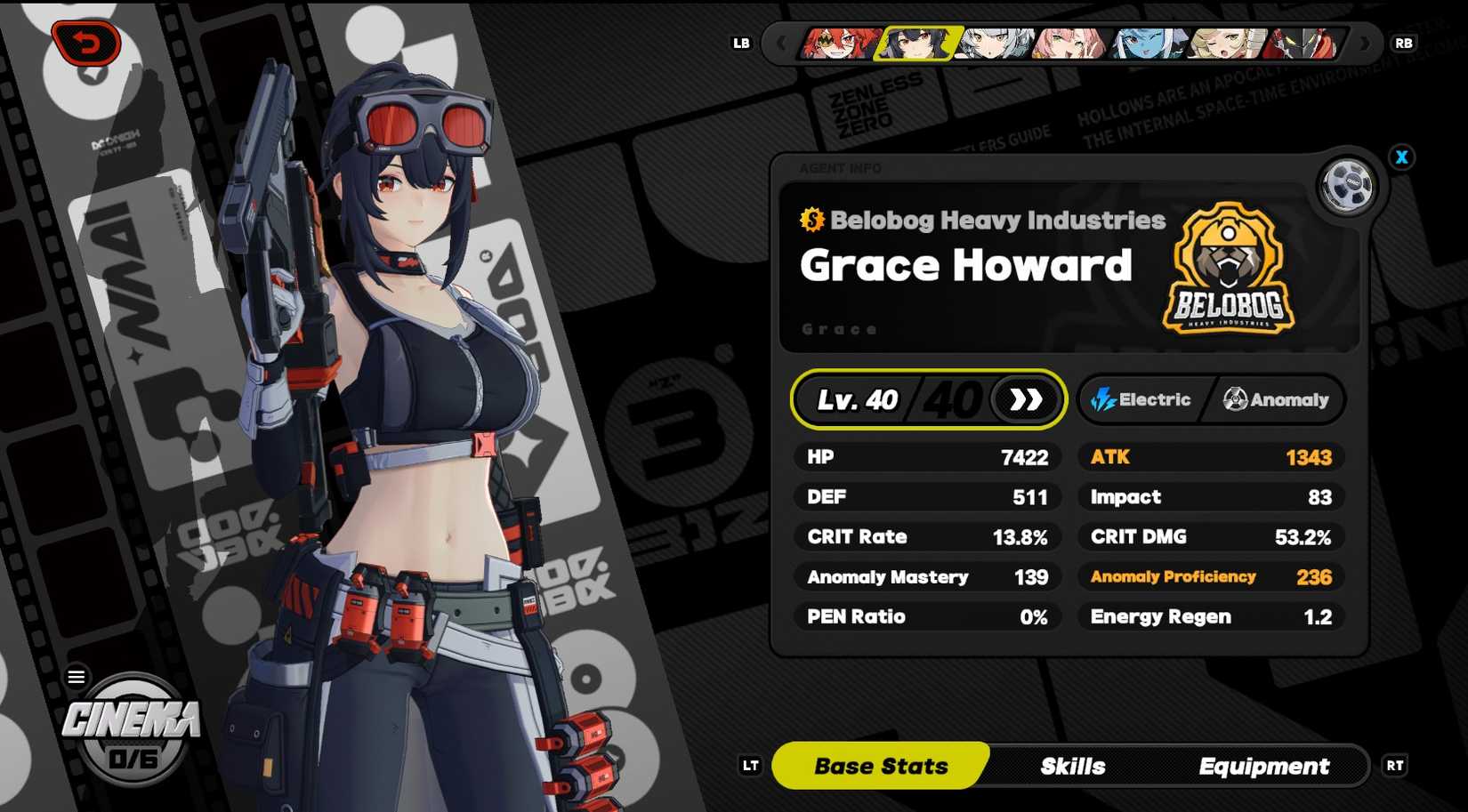
Task: Switch to the Skills tab
Action: click(x=1073, y=766)
